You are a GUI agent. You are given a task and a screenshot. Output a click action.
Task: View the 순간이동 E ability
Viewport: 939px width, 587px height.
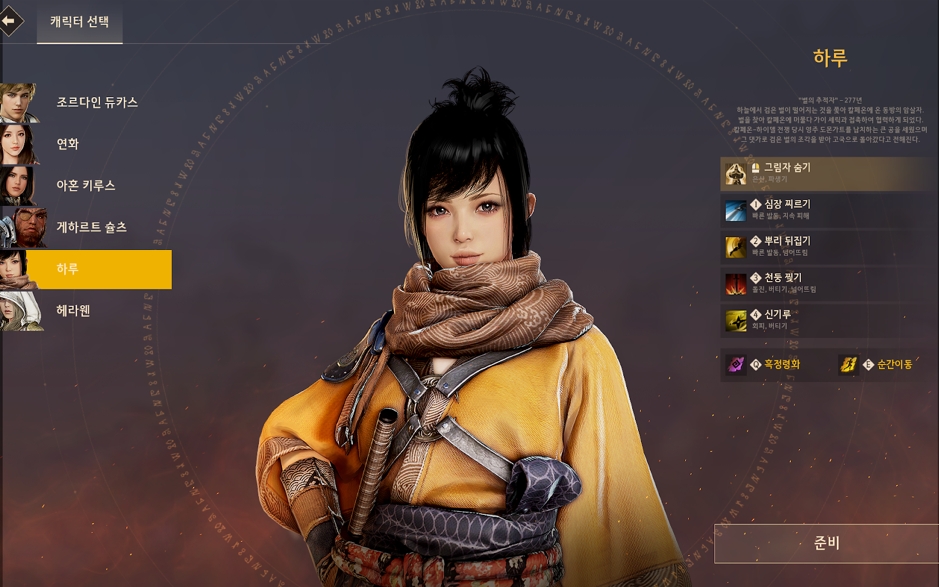click(x=882, y=365)
